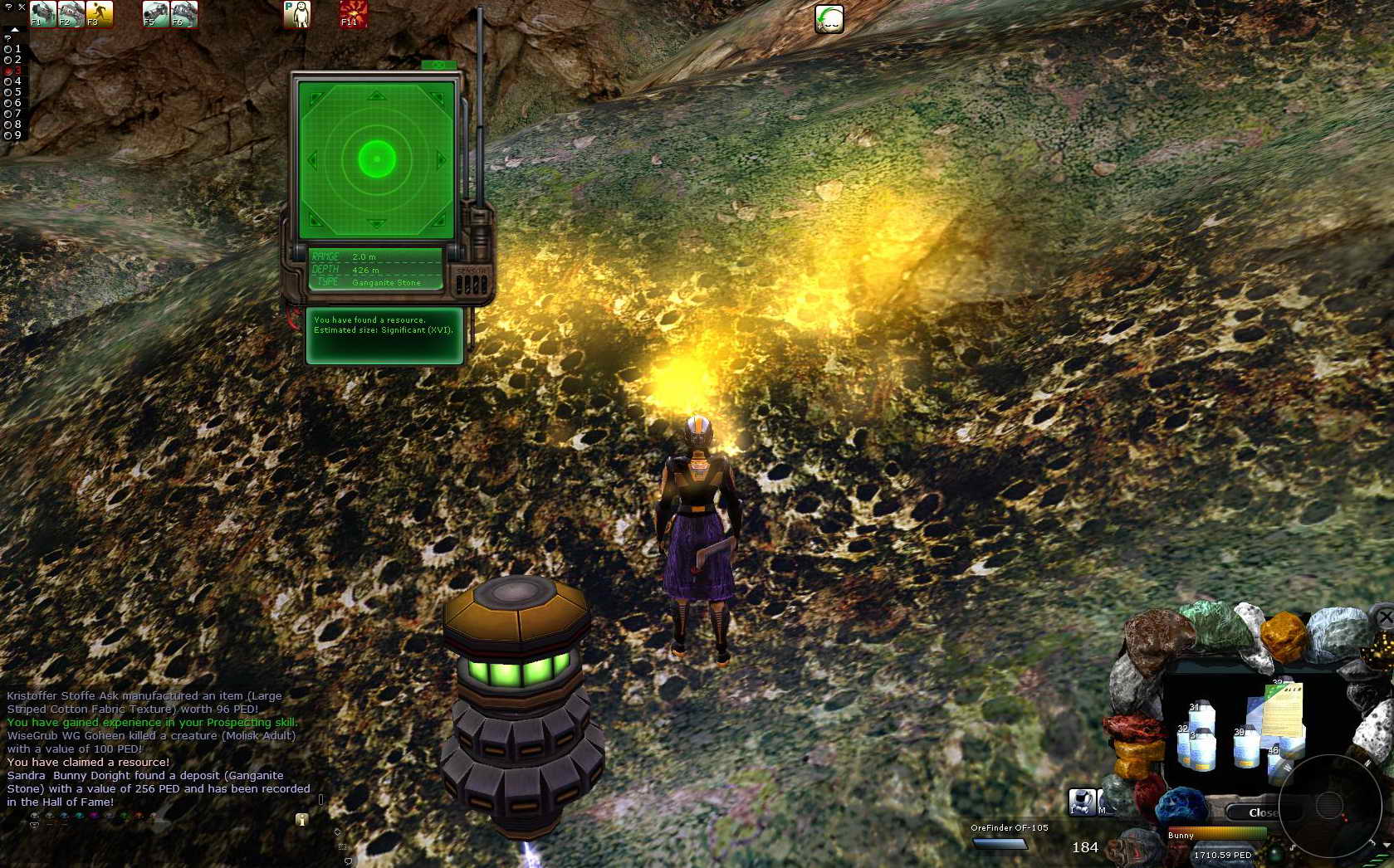Activate the F2 hotkey tool icon
The height and width of the screenshot is (868, 1394).
click(x=71, y=14)
